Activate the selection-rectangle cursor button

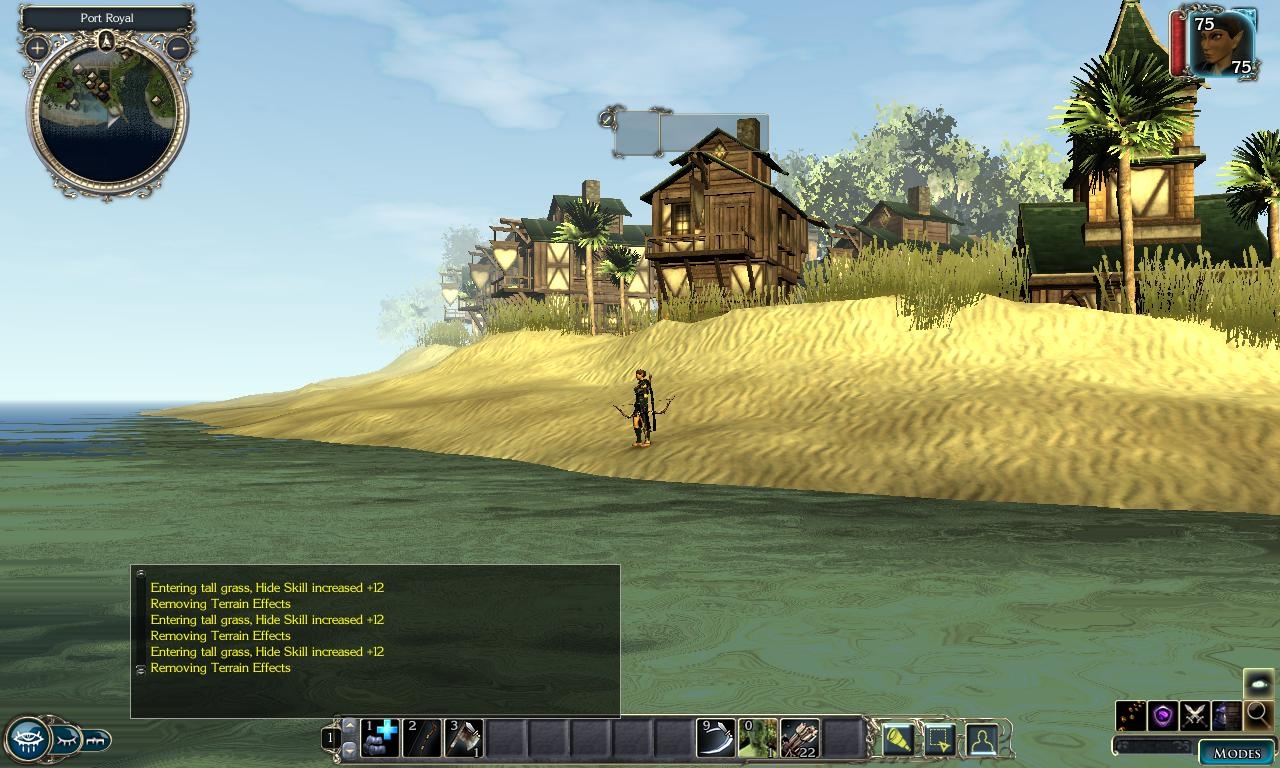(939, 739)
